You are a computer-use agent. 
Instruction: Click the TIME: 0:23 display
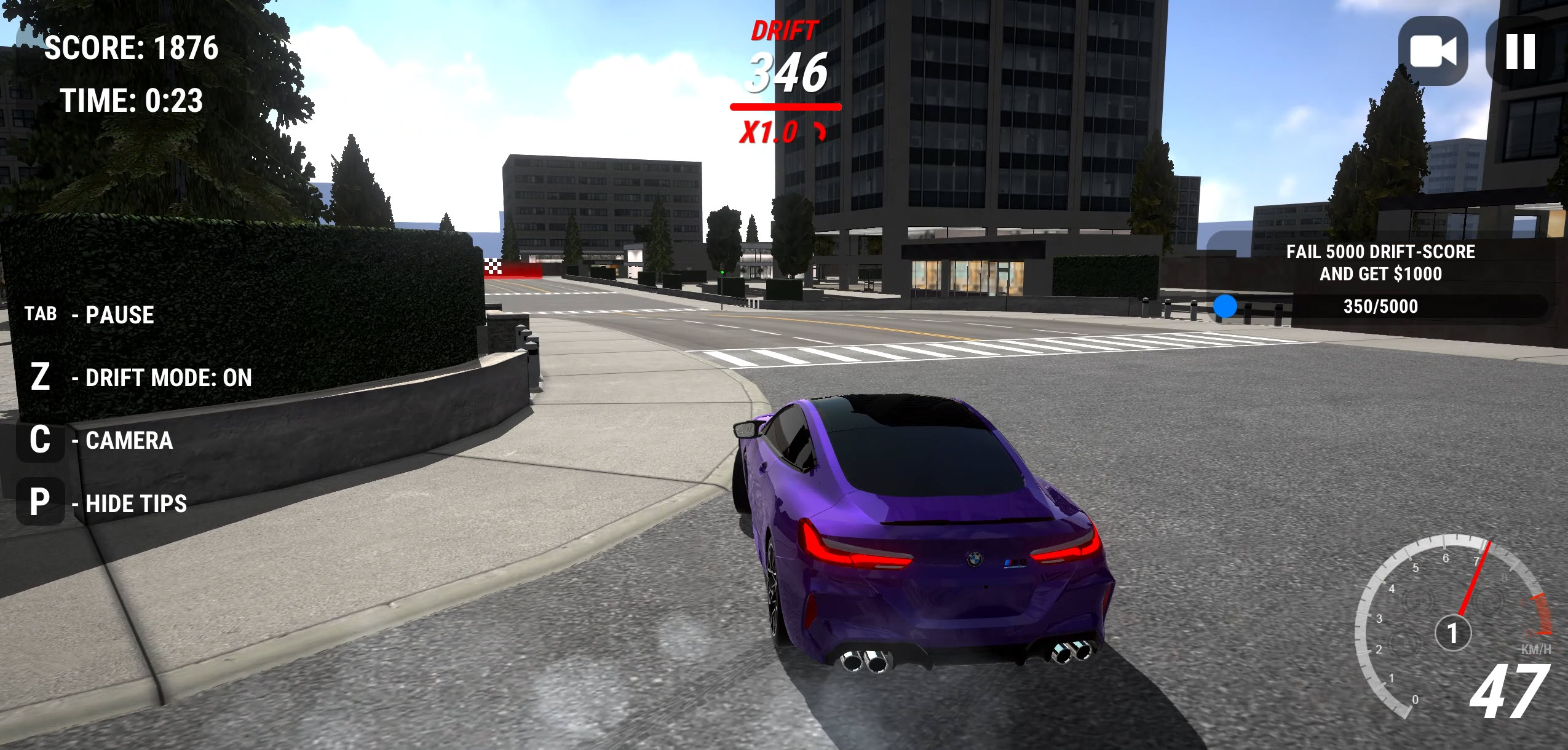131,100
